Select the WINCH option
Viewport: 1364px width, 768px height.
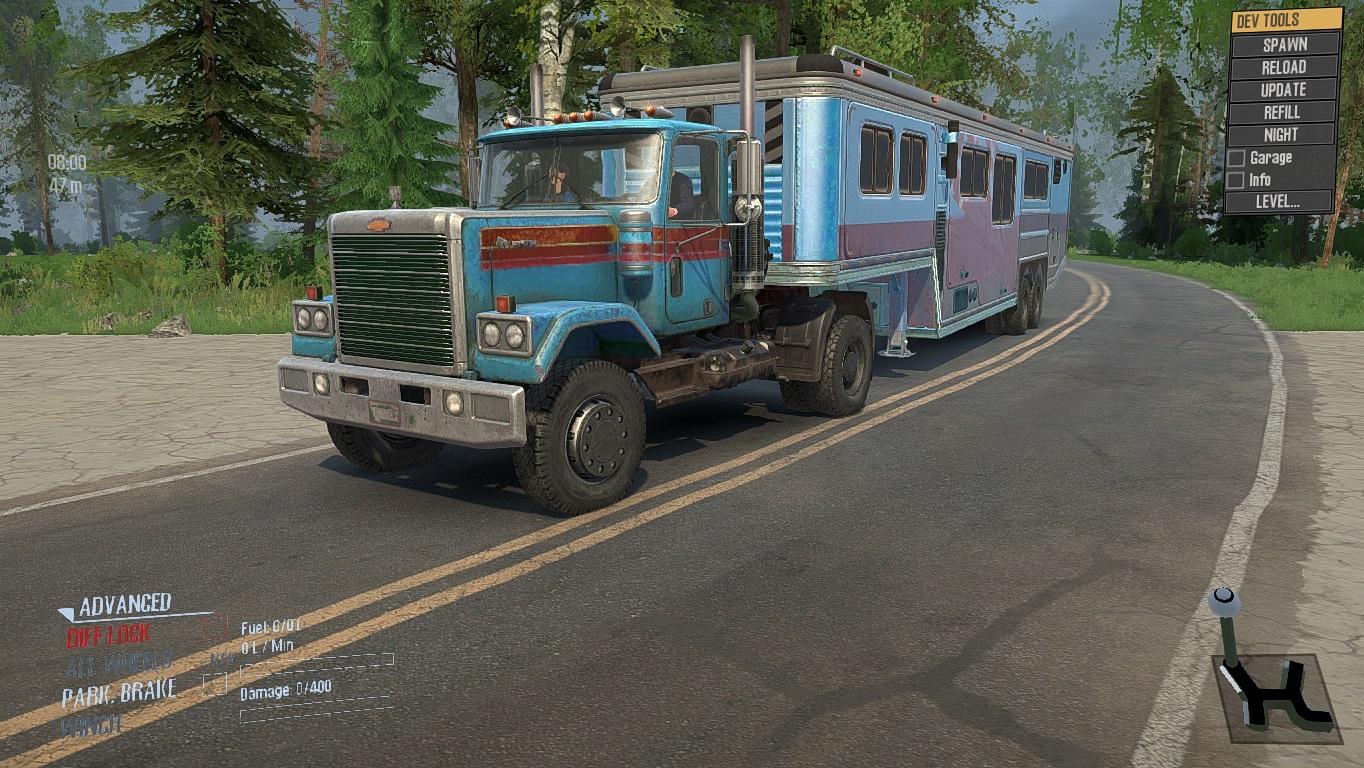click(x=91, y=724)
